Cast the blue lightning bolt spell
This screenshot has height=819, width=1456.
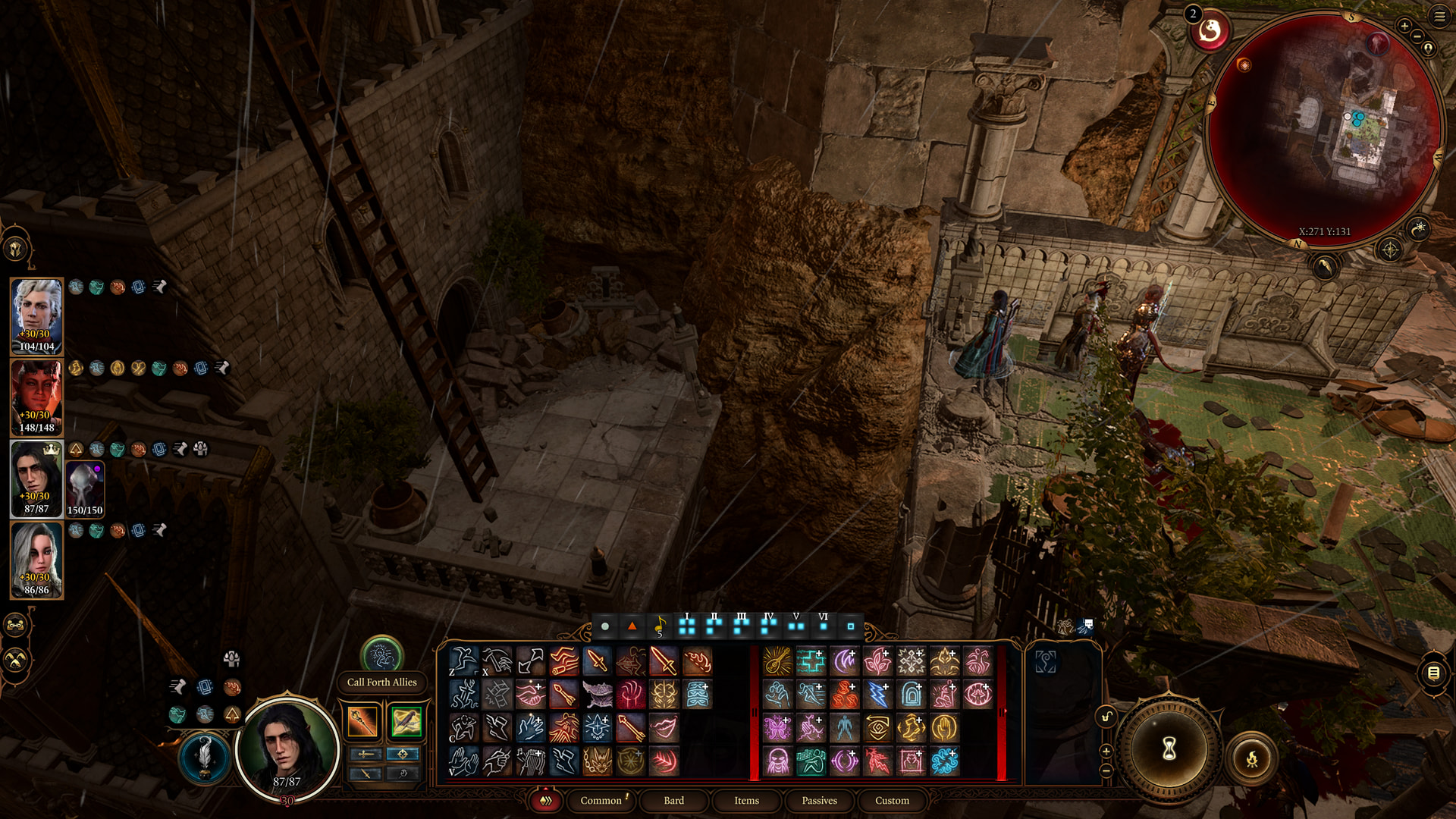(877, 694)
